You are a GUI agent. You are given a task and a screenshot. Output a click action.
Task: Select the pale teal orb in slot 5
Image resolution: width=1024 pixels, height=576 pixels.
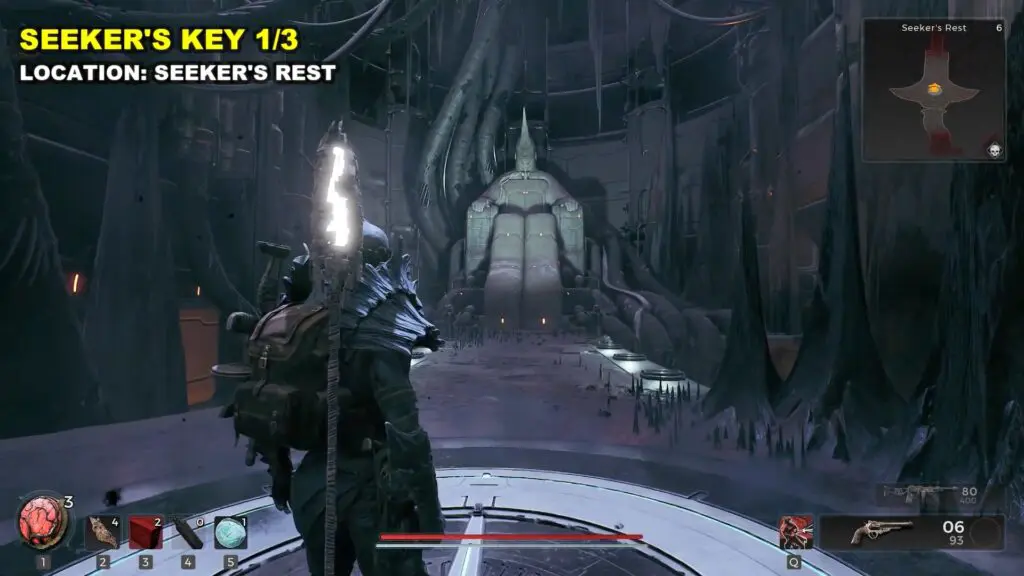point(230,532)
